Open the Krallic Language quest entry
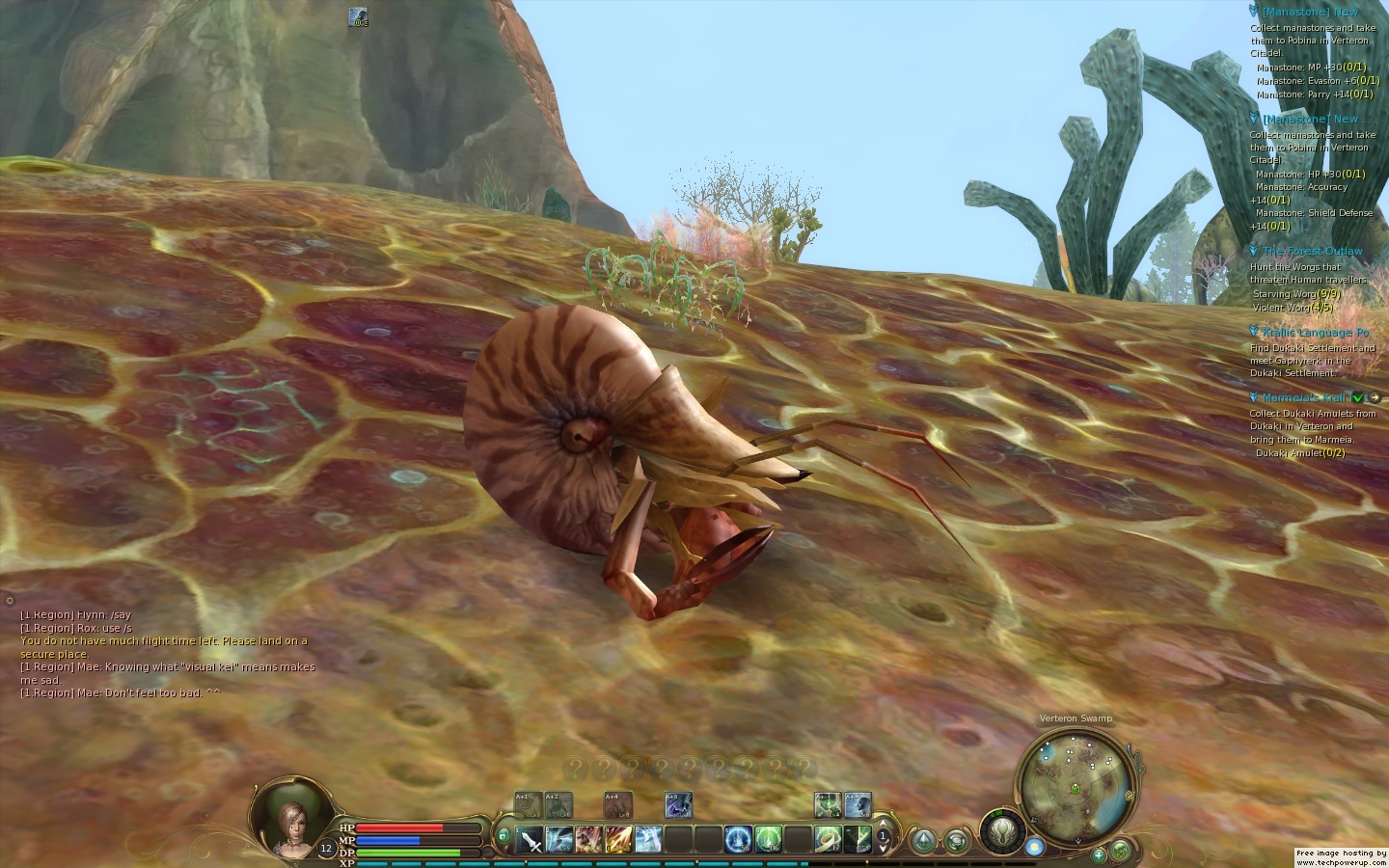The image size is (1389, 868). coord(1316,333)
